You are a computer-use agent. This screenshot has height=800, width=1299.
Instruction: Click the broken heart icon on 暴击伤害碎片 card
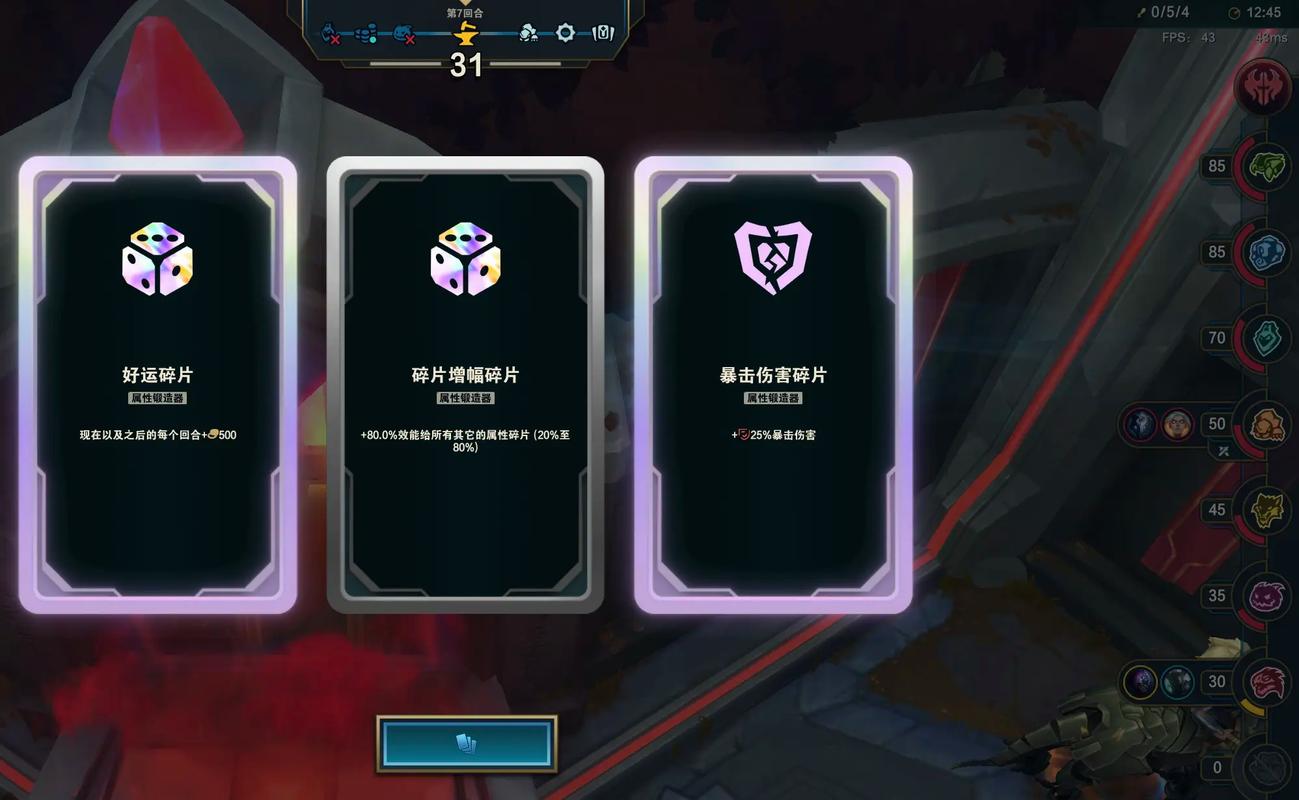(x=773, y=258)
